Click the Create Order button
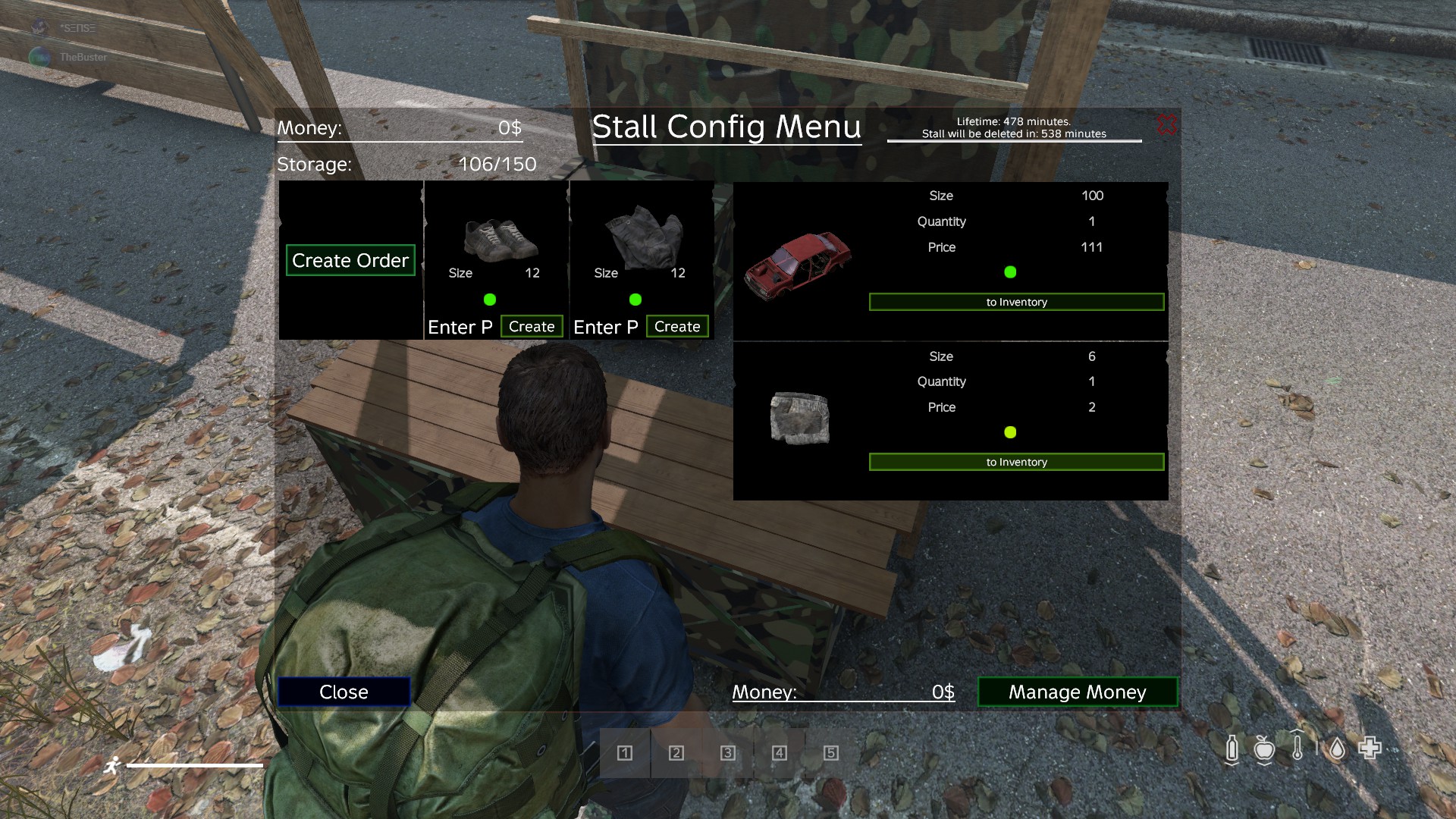 [350, 260]
